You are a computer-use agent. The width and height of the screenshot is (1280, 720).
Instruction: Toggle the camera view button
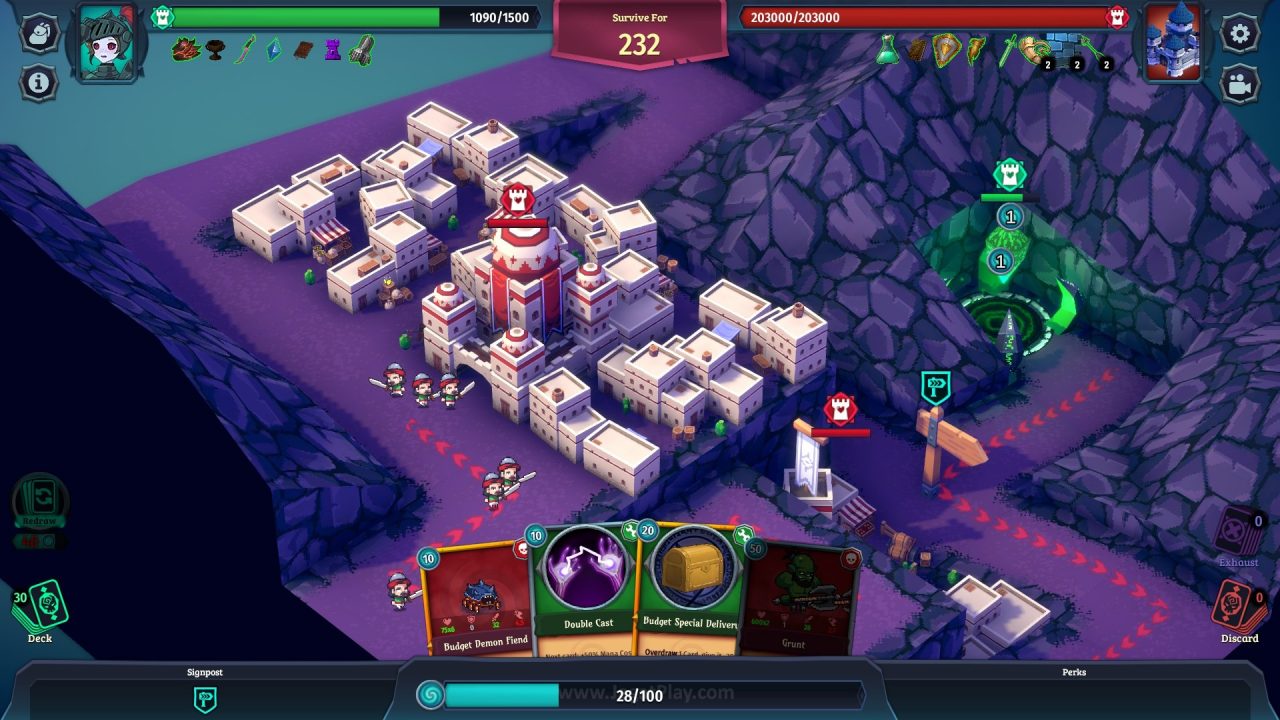1240,84
